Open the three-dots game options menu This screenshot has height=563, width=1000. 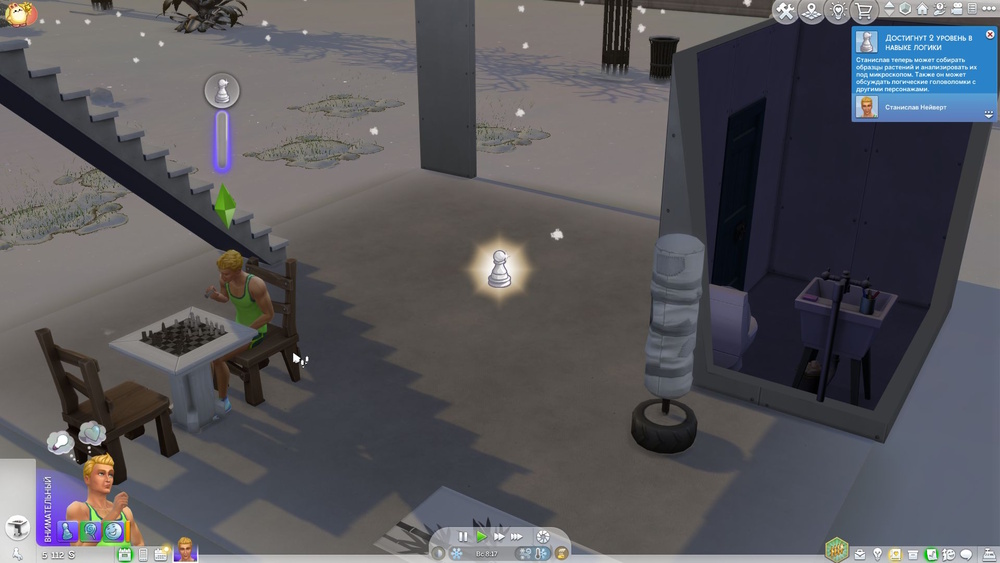click(x=988, y=9)
